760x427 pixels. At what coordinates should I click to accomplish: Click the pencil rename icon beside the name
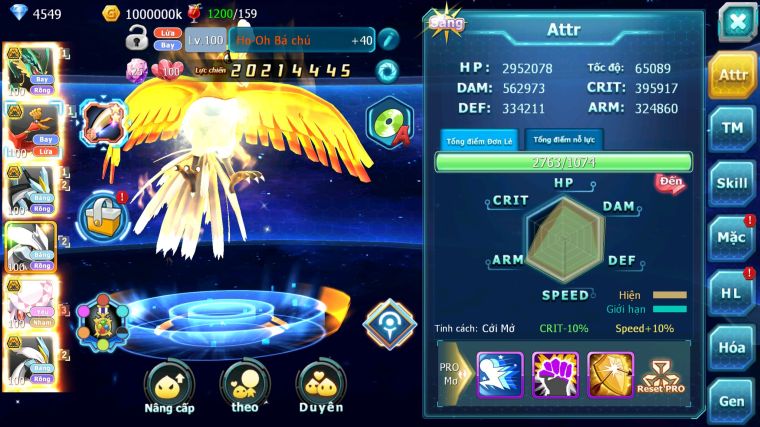tap(388, 40)
